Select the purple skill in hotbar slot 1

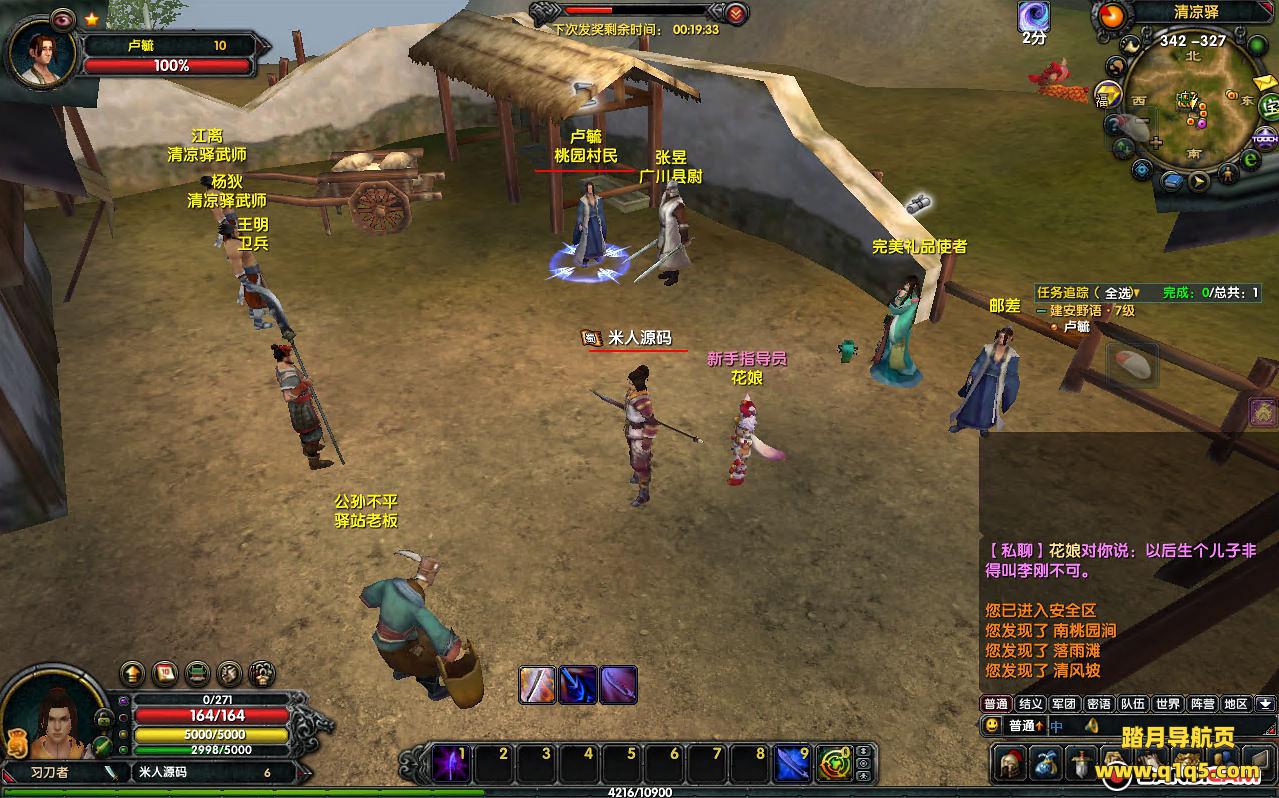click(451, 765)
